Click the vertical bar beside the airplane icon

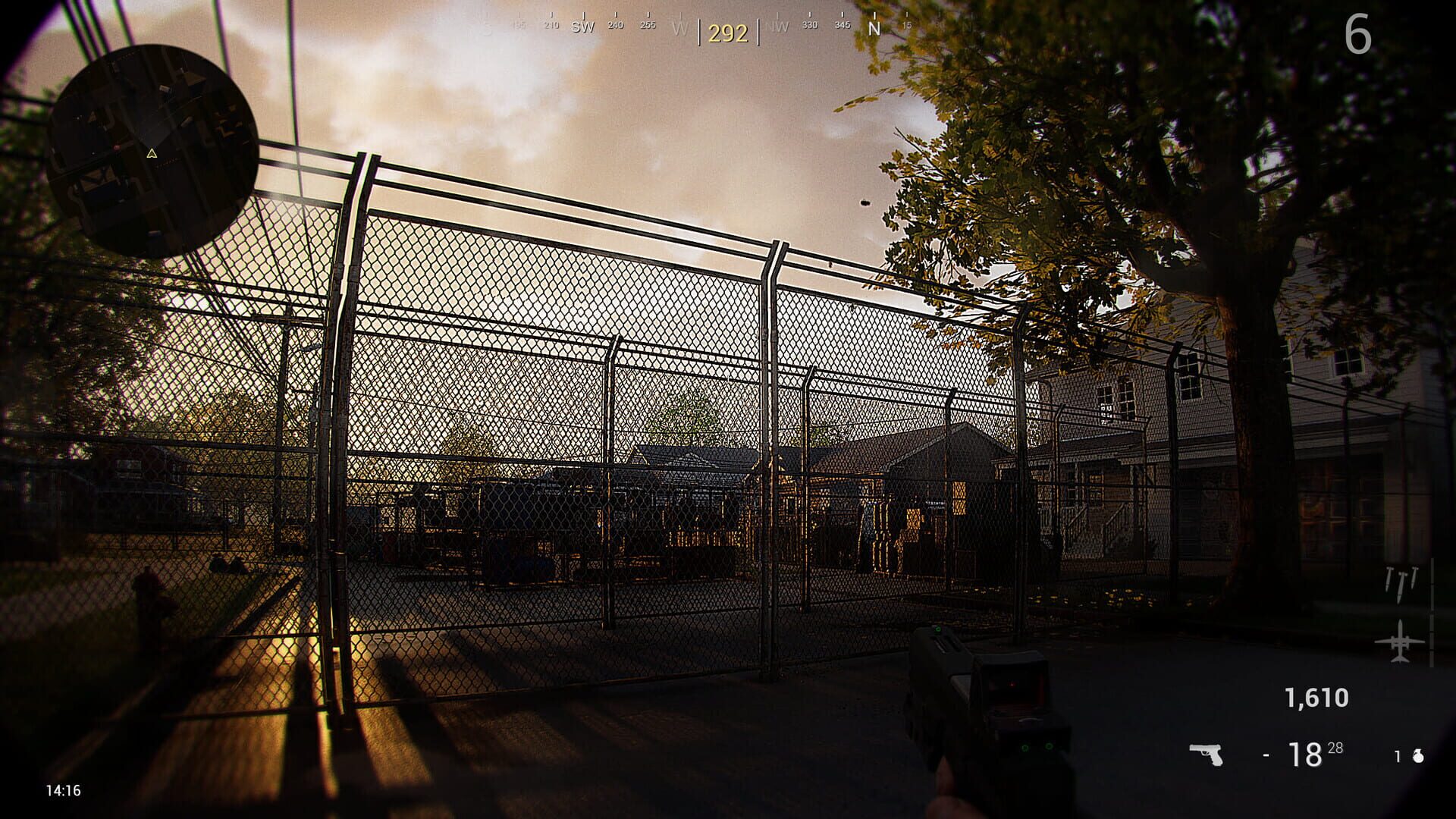(1430, 613)
